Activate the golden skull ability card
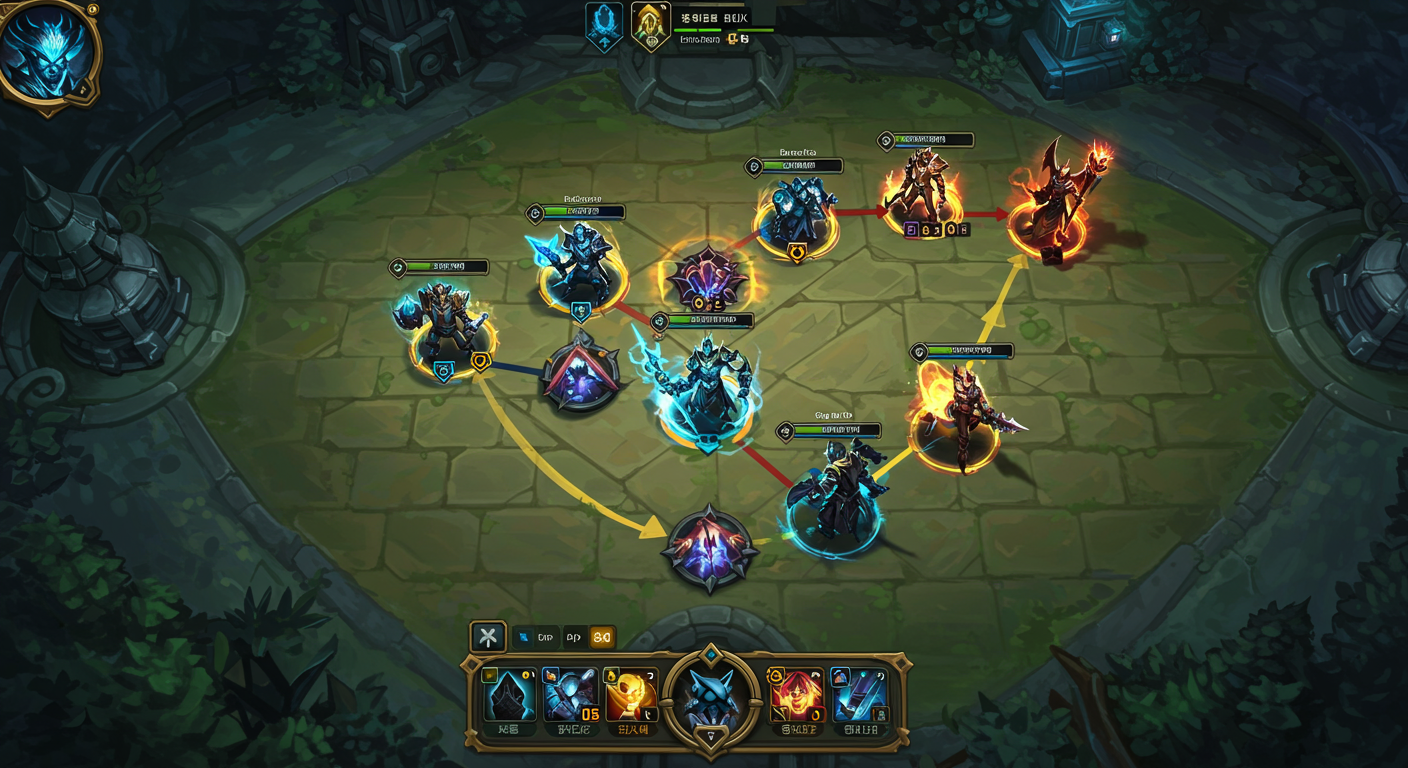This screenshot has height=768, width=1408. pos(630,695)
